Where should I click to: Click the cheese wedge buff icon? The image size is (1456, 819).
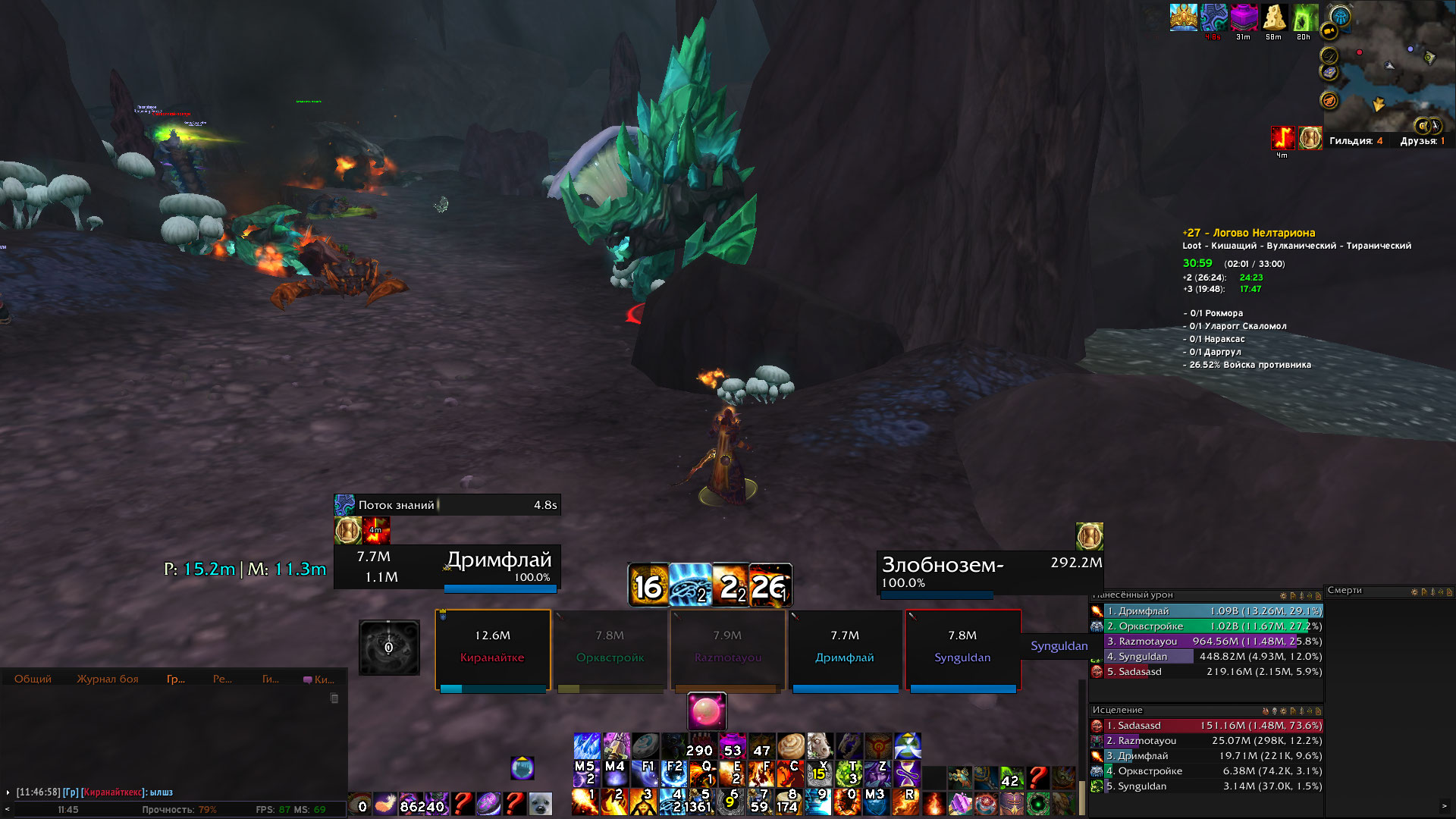[1273, 17]
